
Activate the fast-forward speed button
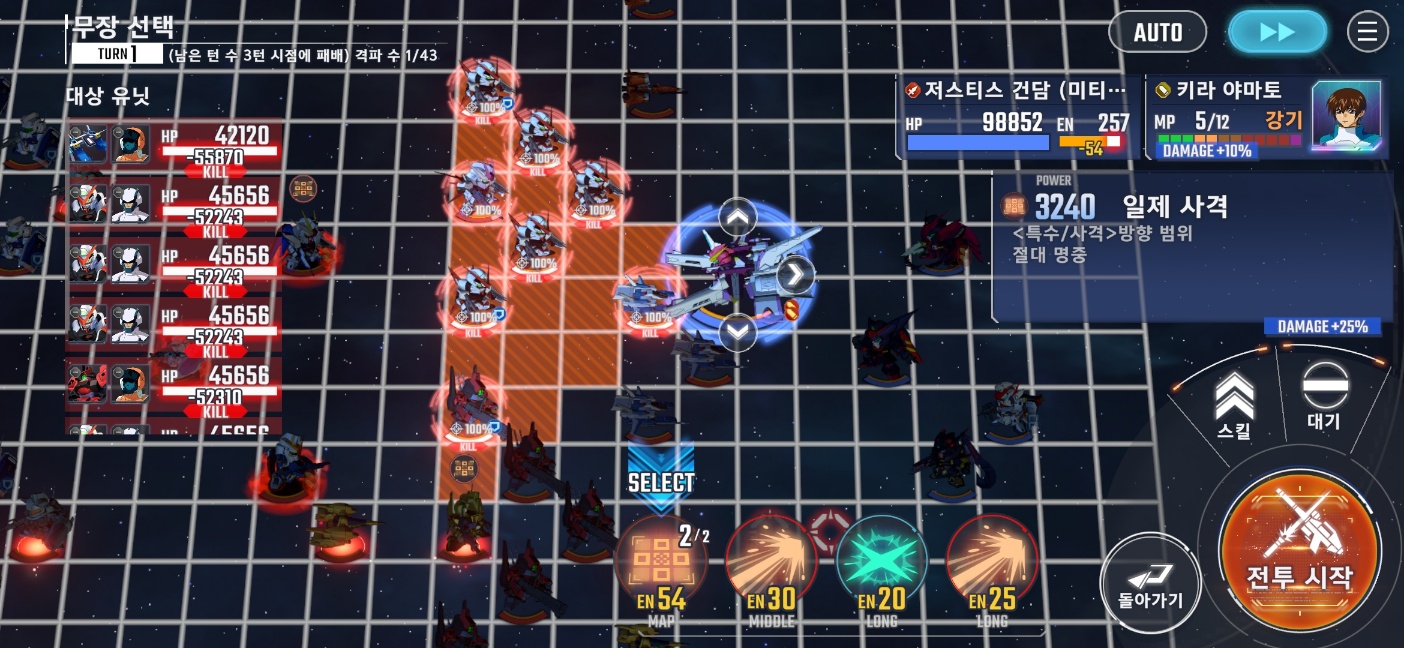(1277, 32)
